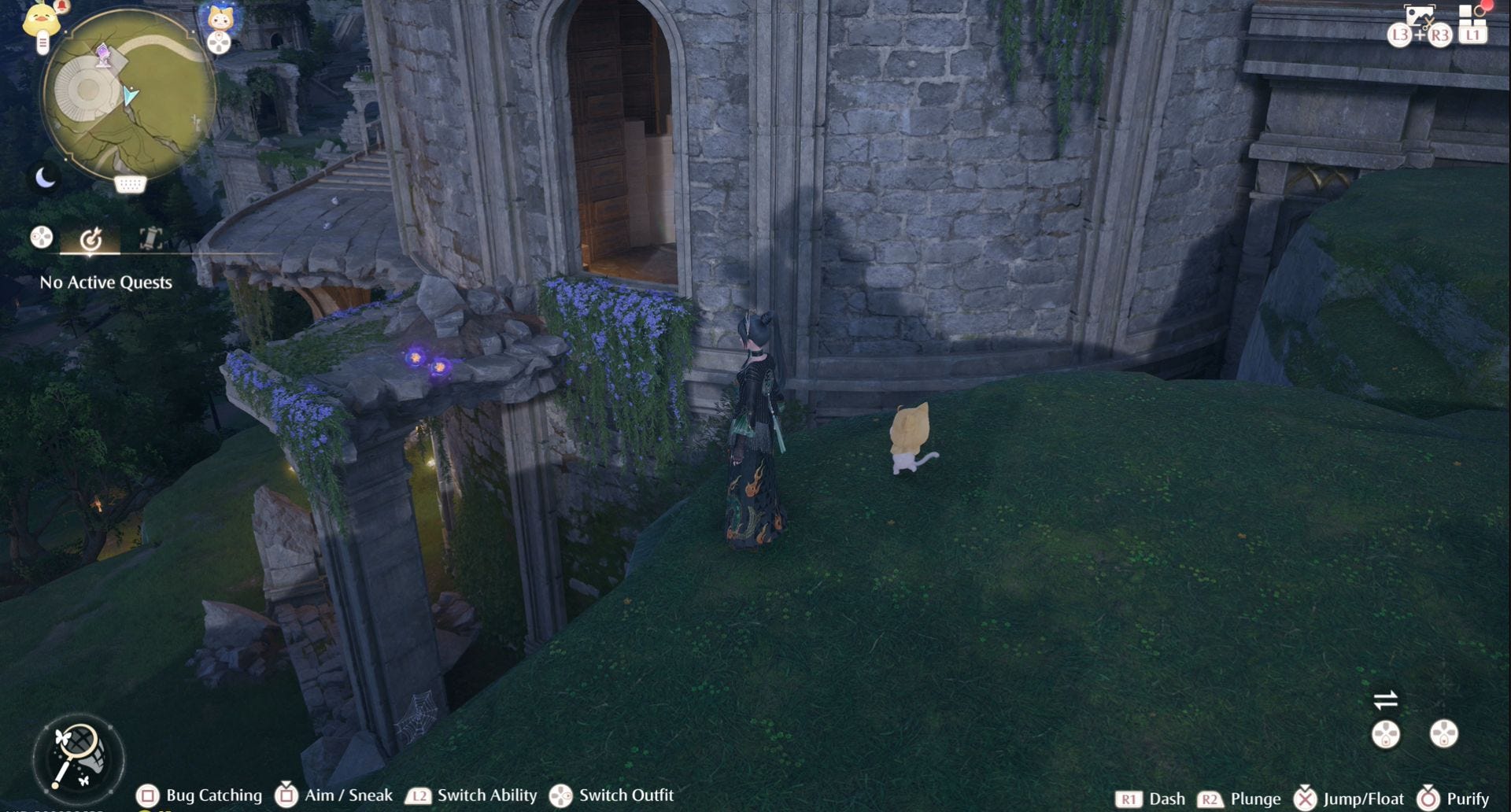Viewport: 1511px width, 812px height.
Task: Open the photo capture icon with scissors
Action: click(1418, 17)
